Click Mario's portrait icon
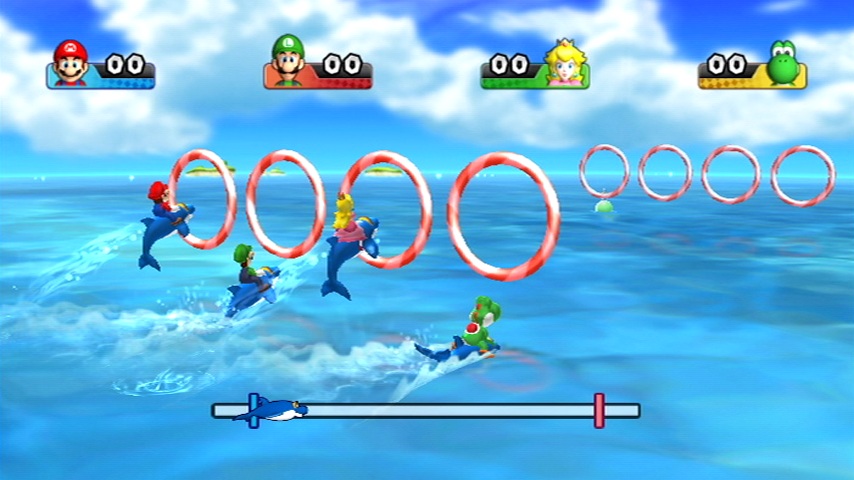Screen dimensions: 854x480 [x=70, y=63]
